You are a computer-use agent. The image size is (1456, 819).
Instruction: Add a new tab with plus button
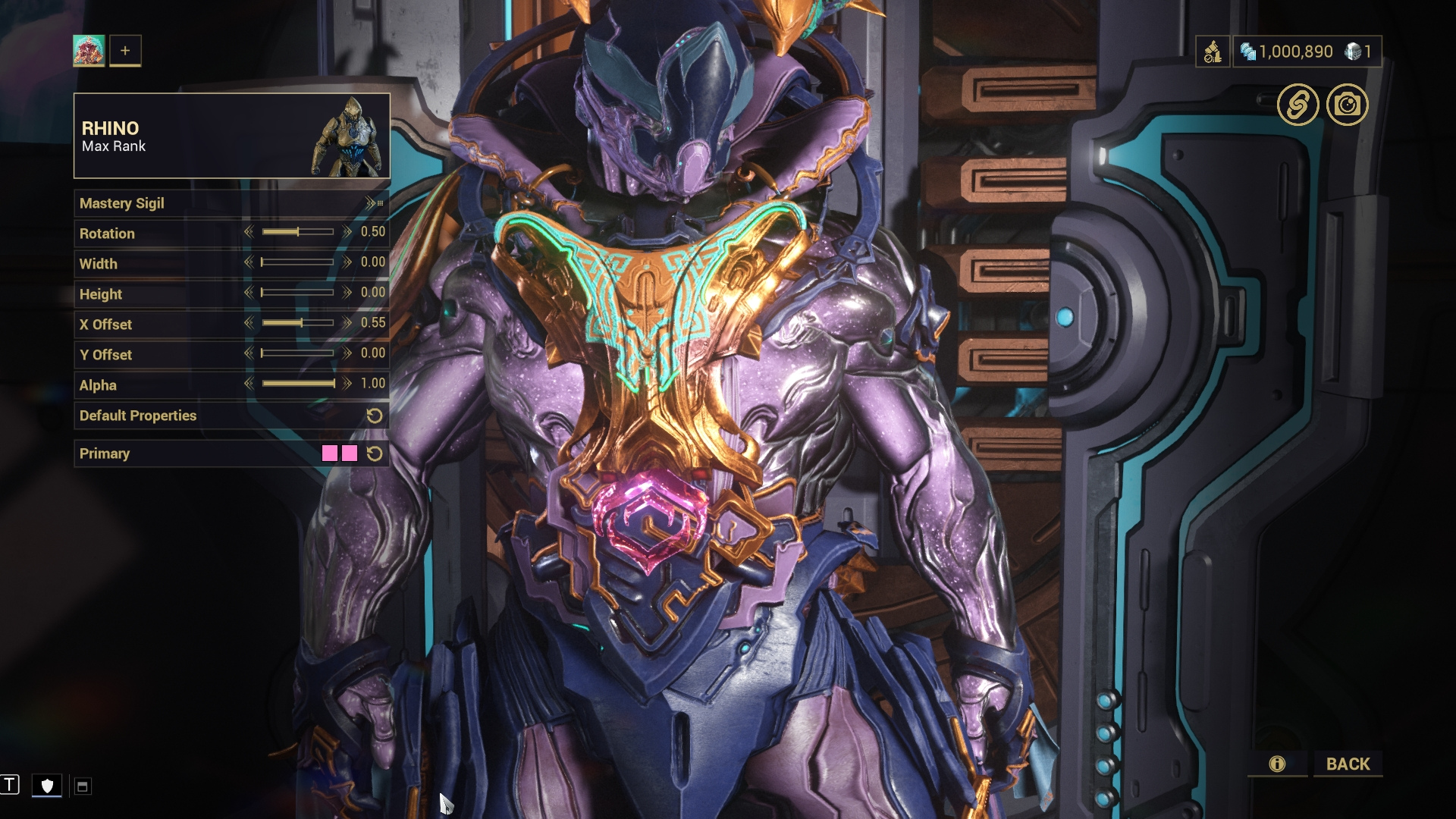point(125,51)
